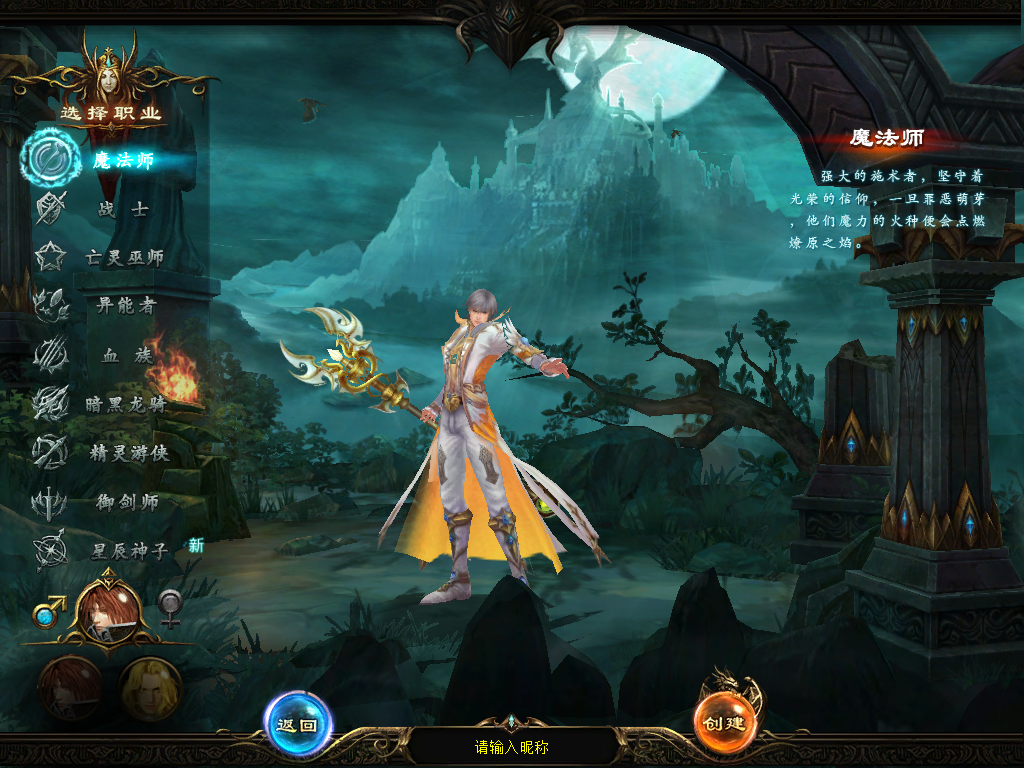Screen dimensions: 1024x768
Task: Choose the 御剑师 (Sword Master) class
Action: coord(126,502)
